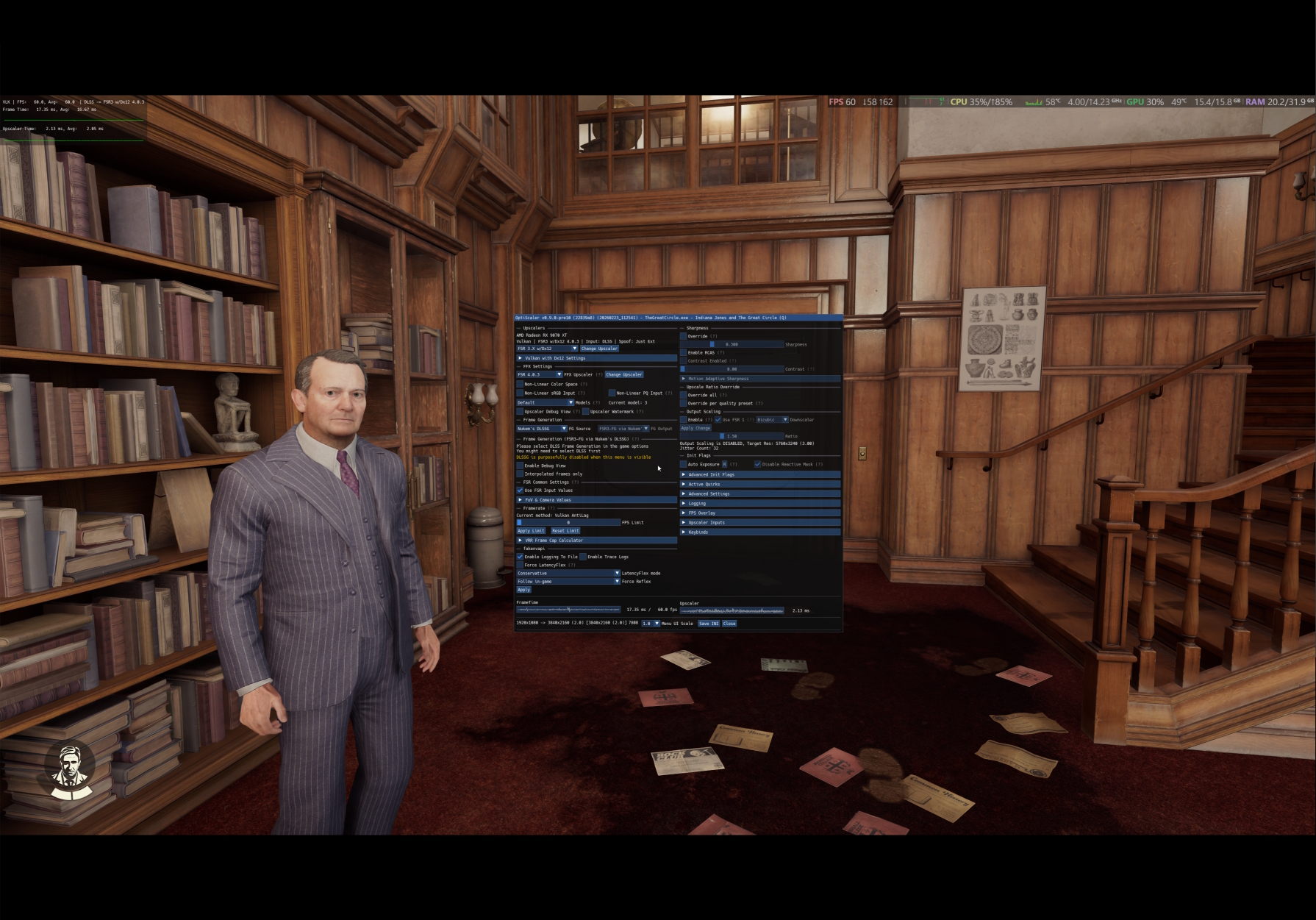The height and width of the screenshot is (920, 1316).
Task: Toggle Non-Linear Color Space checkbox
Action: 521,384
